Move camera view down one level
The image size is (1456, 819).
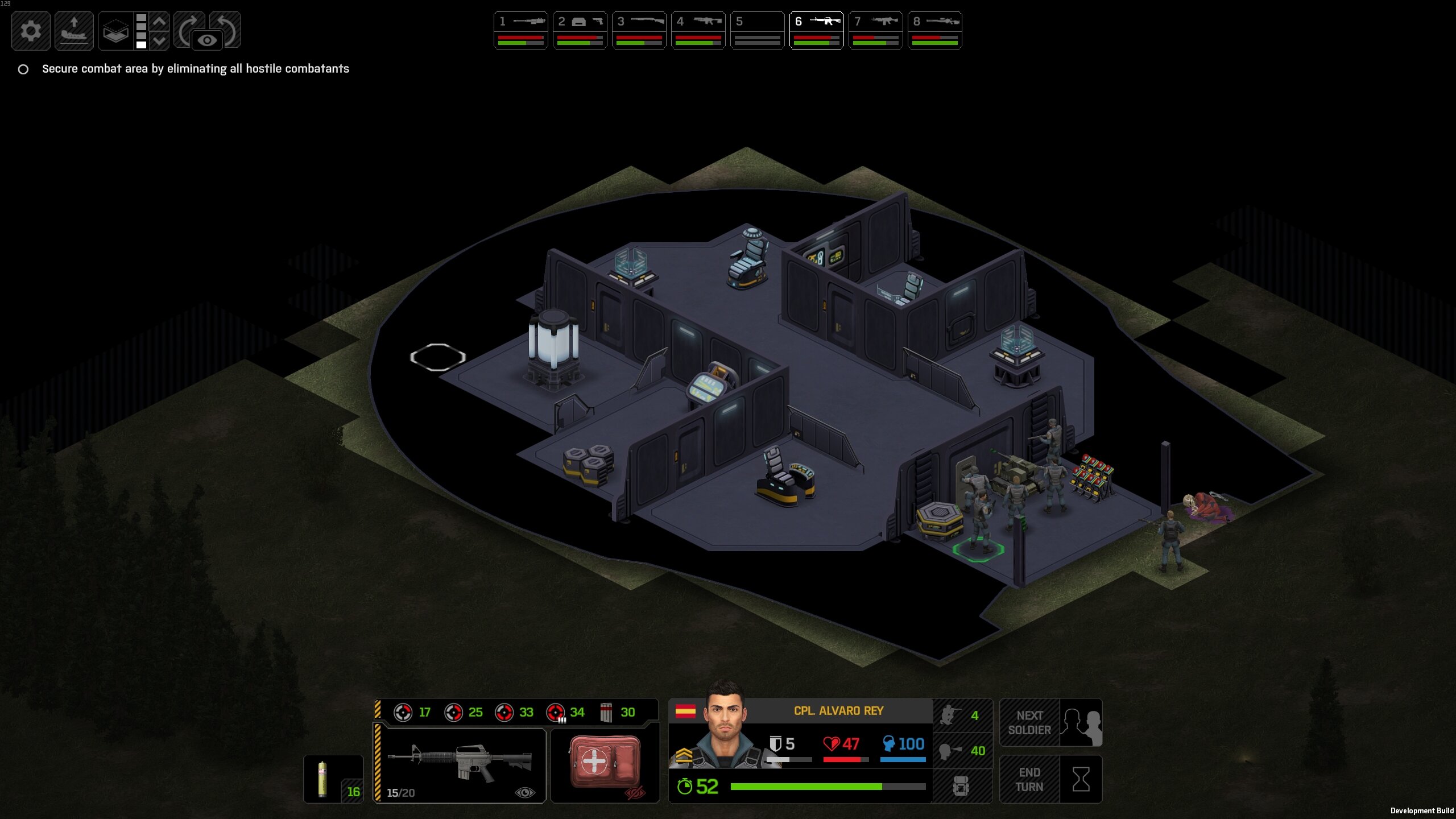click(160, 40)
